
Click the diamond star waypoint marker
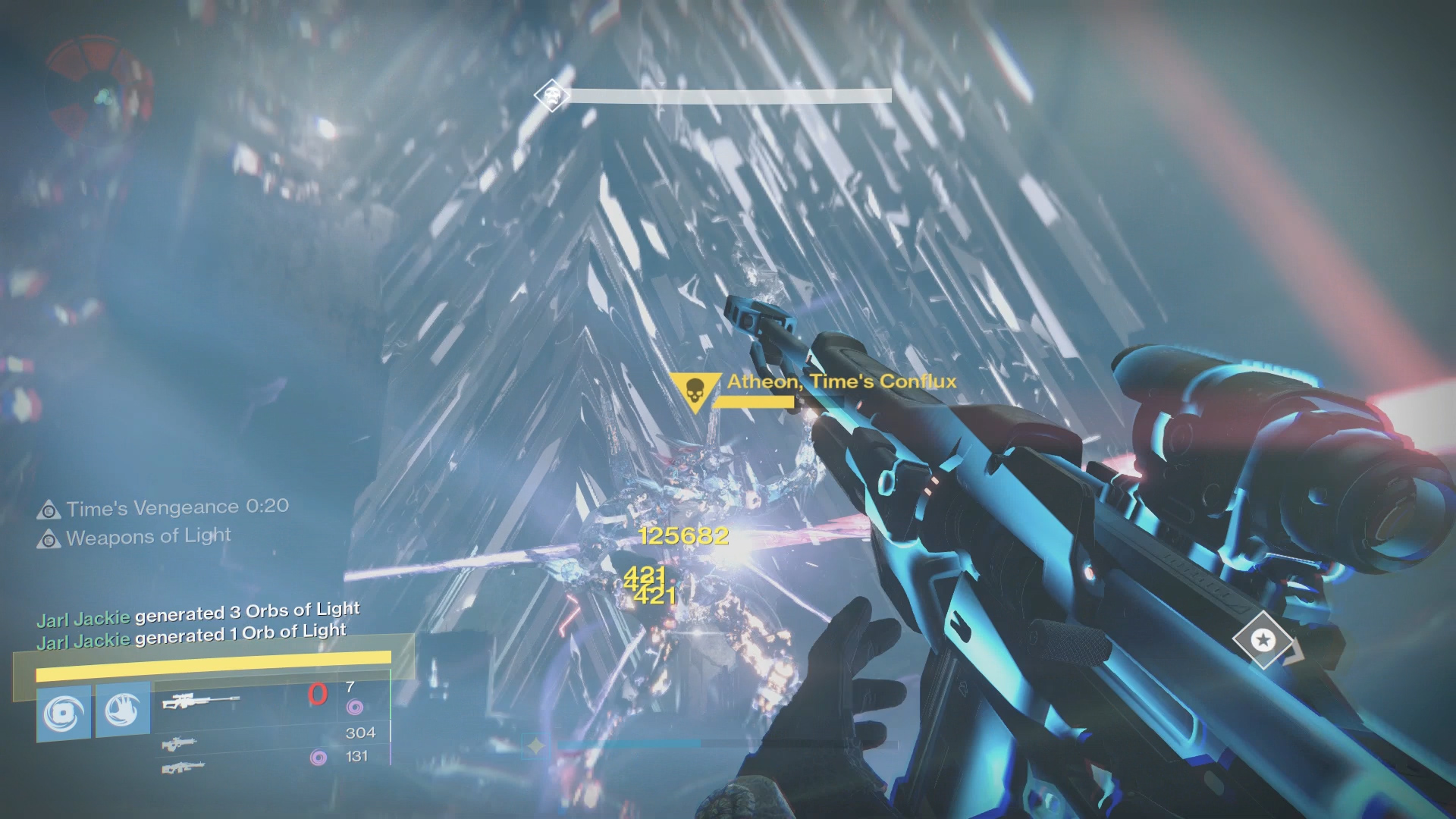pos(1263,640)
